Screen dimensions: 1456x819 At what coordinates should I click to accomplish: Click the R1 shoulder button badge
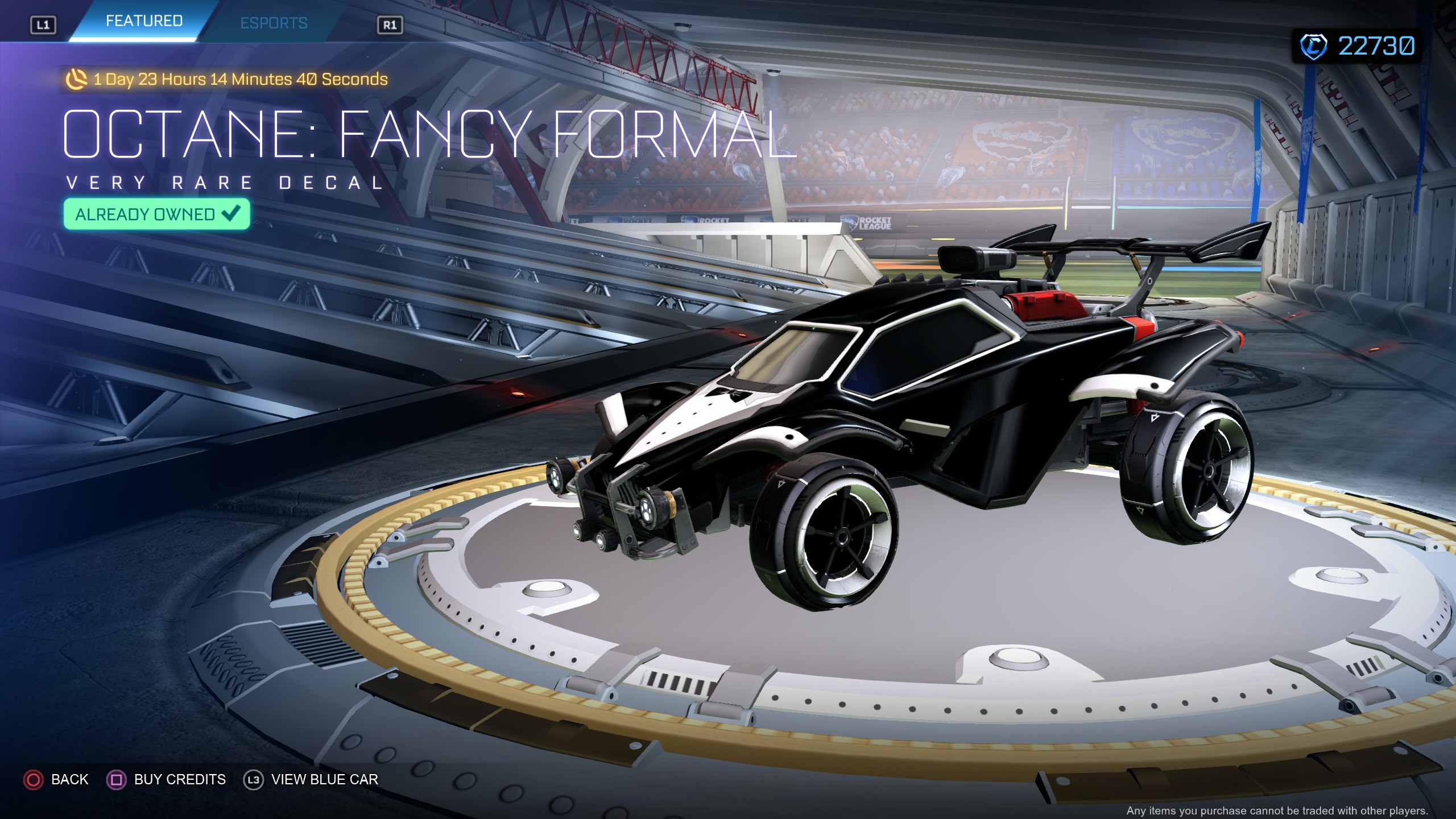tap(391, 24)
